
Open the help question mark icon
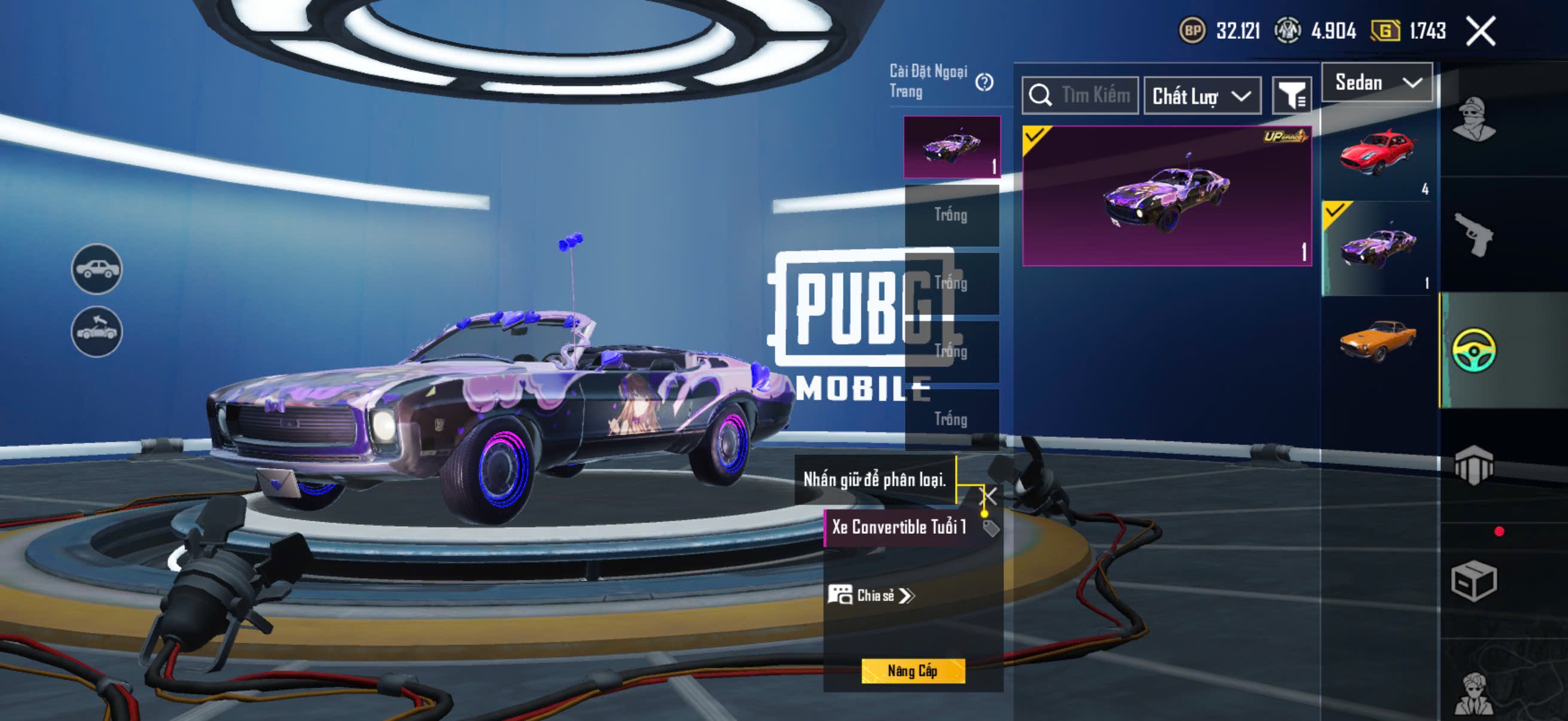tap(984, 82)
